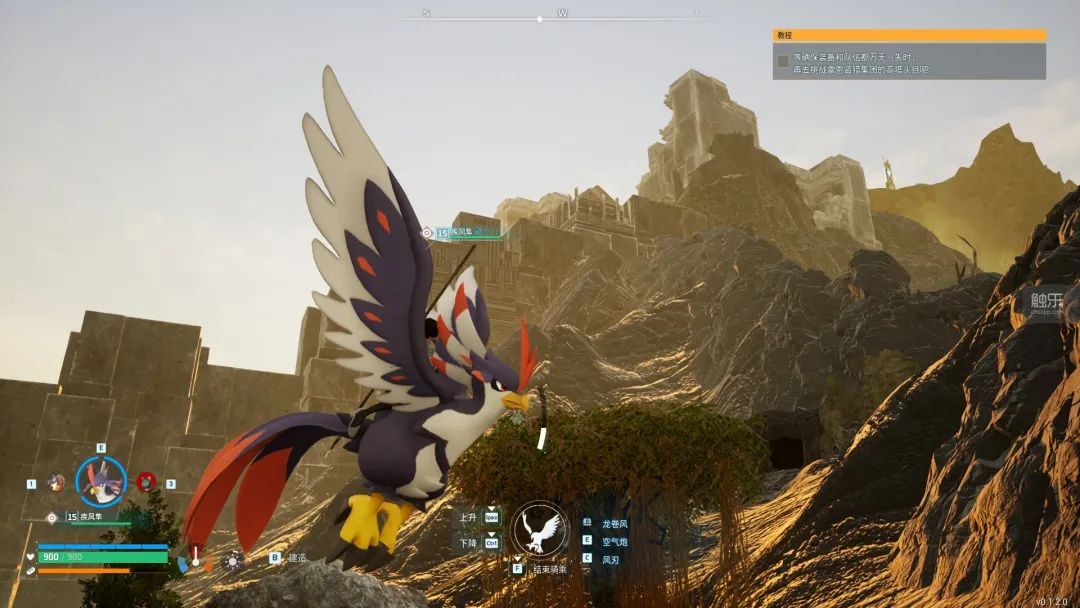Activate the 龙卷风 skill

[615, 523]
